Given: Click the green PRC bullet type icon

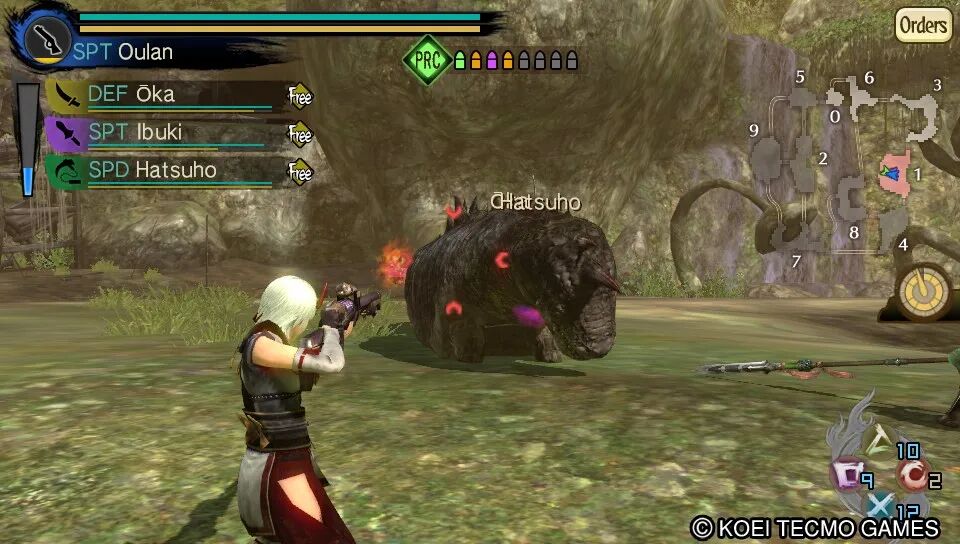Looking at the screenshot, I should coord(427,60).
